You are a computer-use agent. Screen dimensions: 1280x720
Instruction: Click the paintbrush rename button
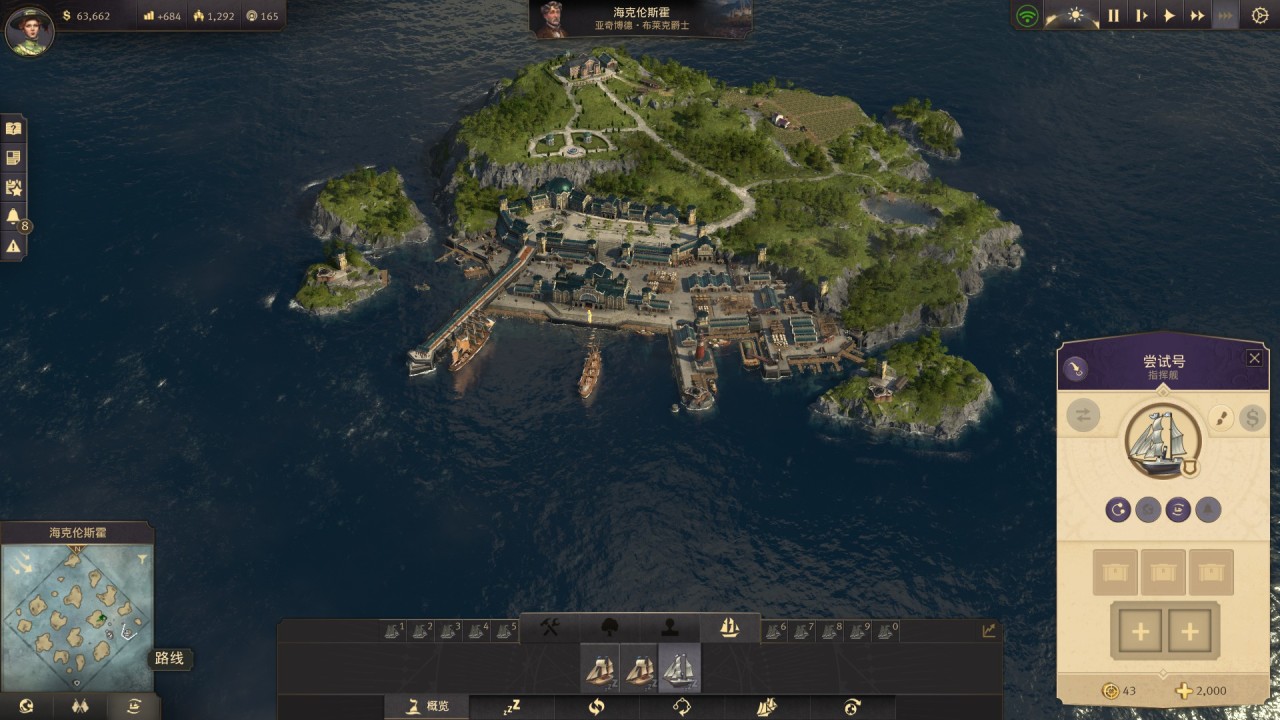point(1220,417)
